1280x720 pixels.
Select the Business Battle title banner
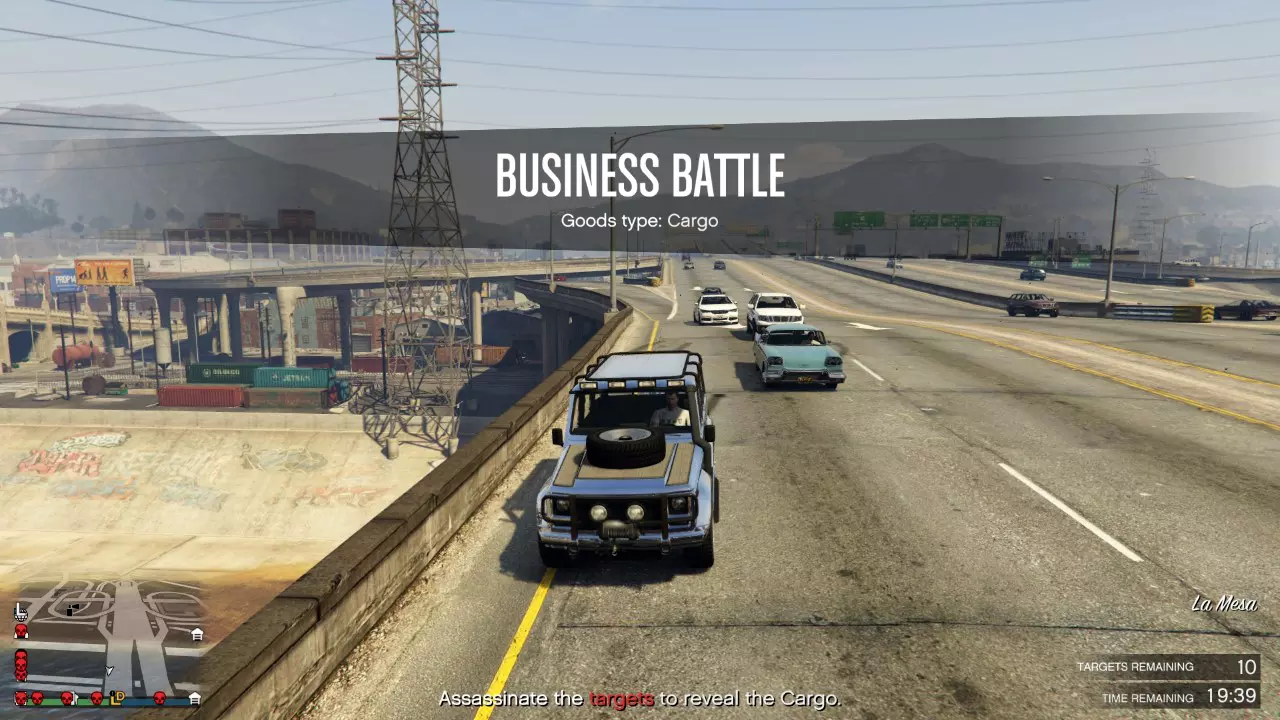click(640, 175)
